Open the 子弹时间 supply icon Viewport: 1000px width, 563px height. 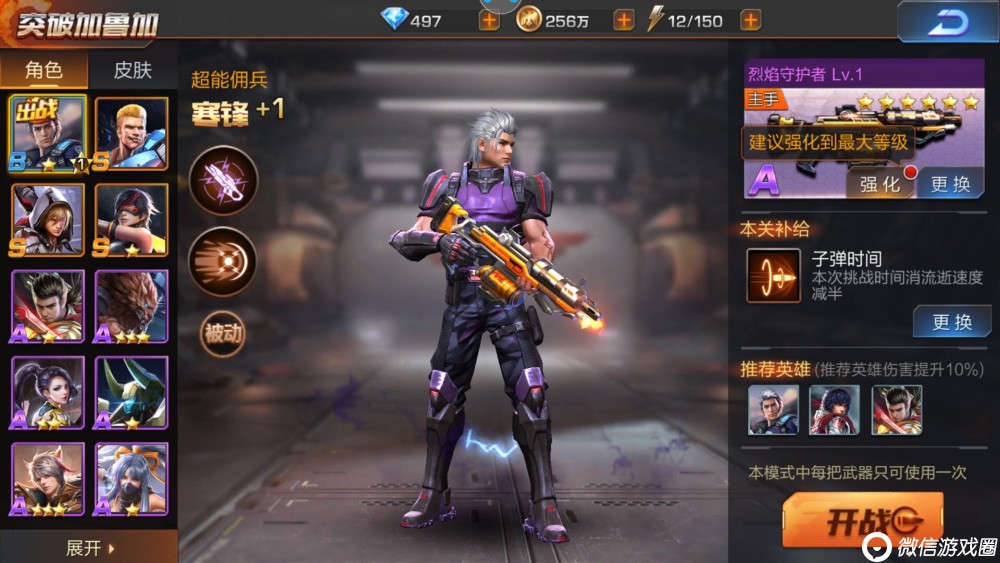click(x=773, y=276)
